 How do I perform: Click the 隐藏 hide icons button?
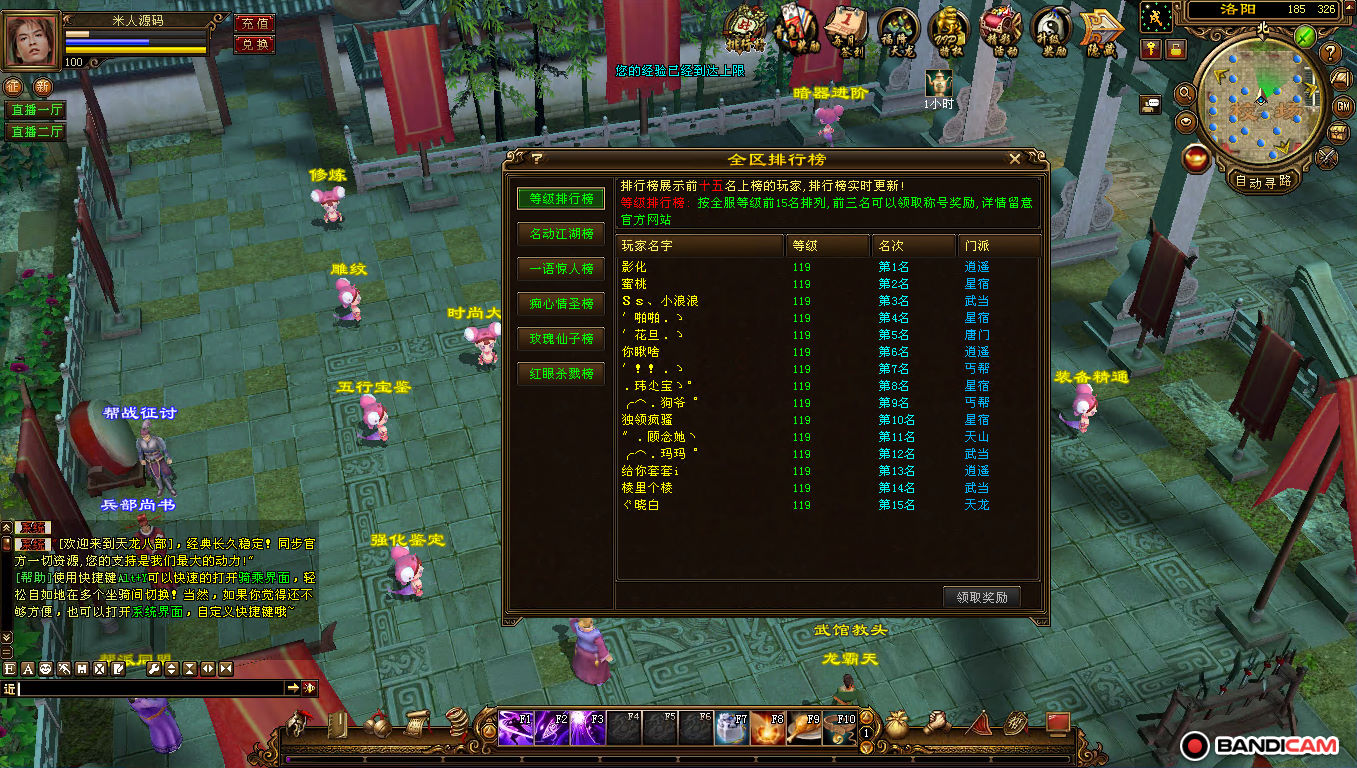pos(1100,28)
